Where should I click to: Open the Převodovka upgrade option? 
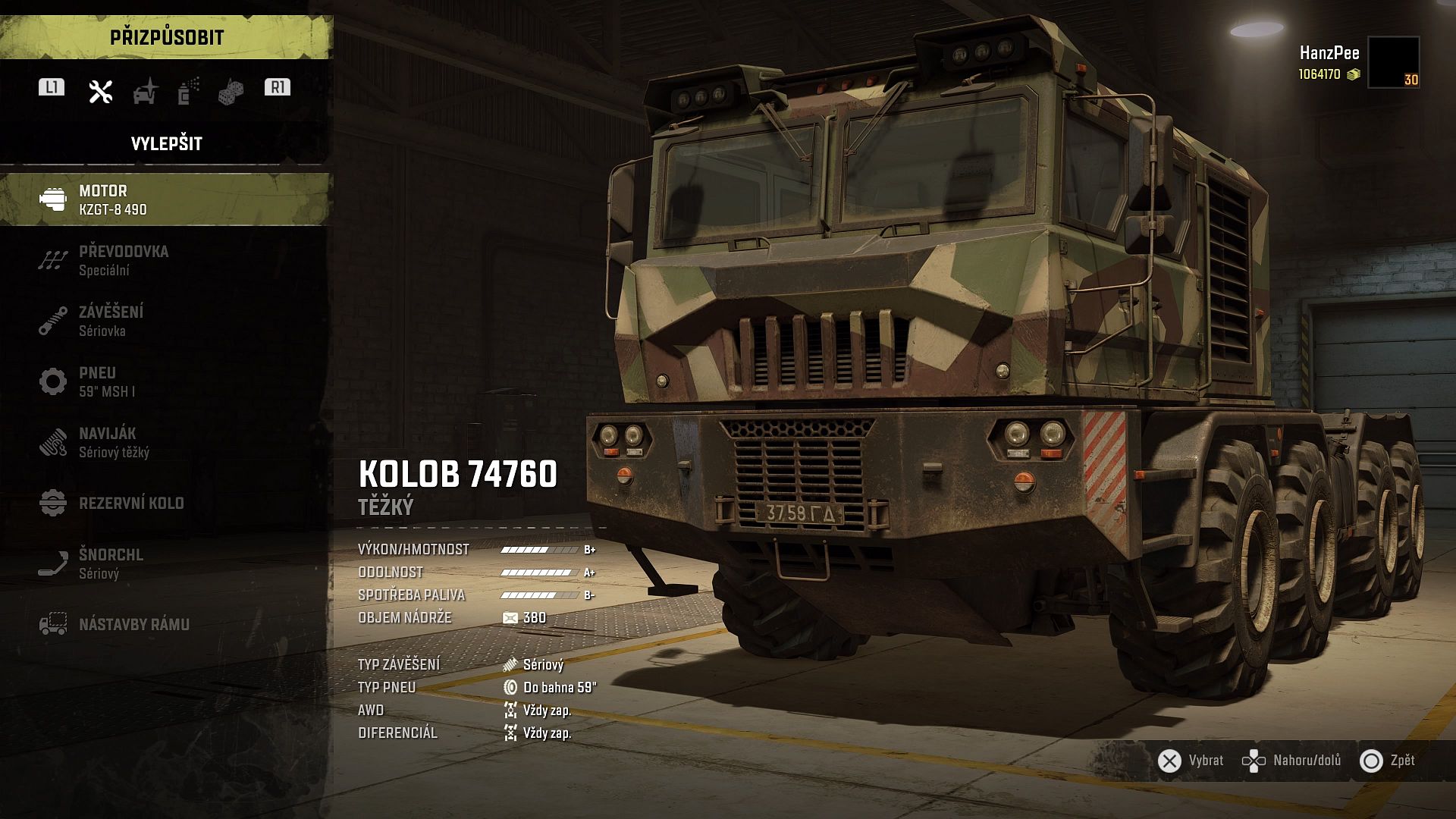point(165,260)
